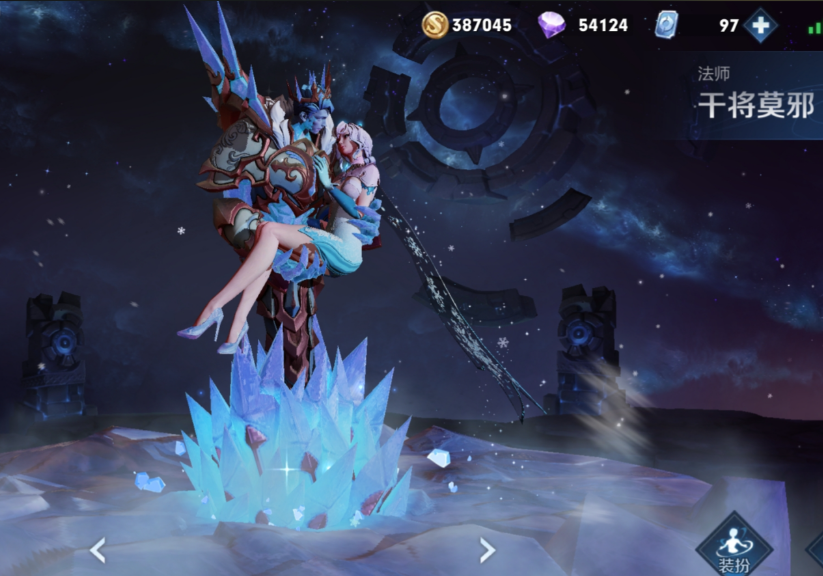The height and width of the screenshot is (576, 823).
Task: Click the gold coin currency icon
Action: point(435,25)
